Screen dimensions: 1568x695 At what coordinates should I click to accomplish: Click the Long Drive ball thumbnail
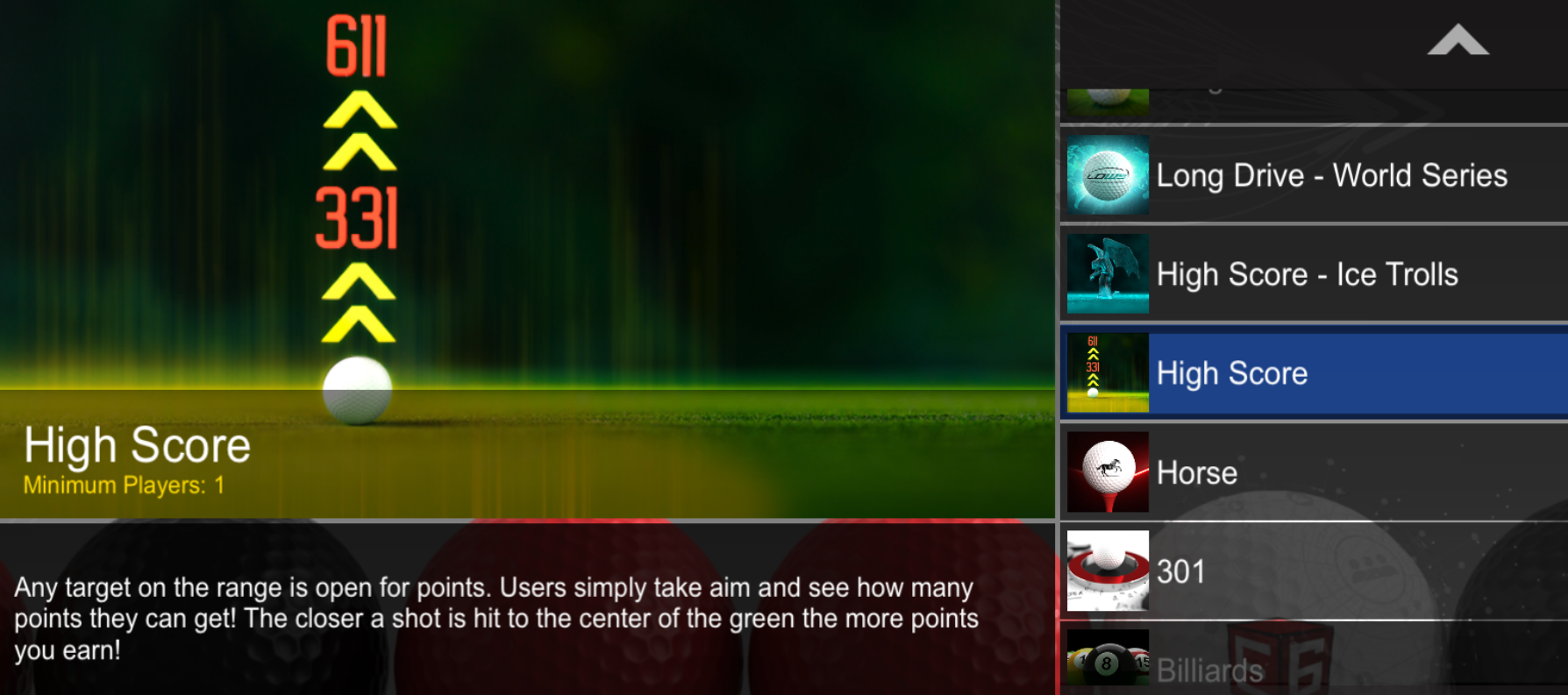[x=1108, y=175]
